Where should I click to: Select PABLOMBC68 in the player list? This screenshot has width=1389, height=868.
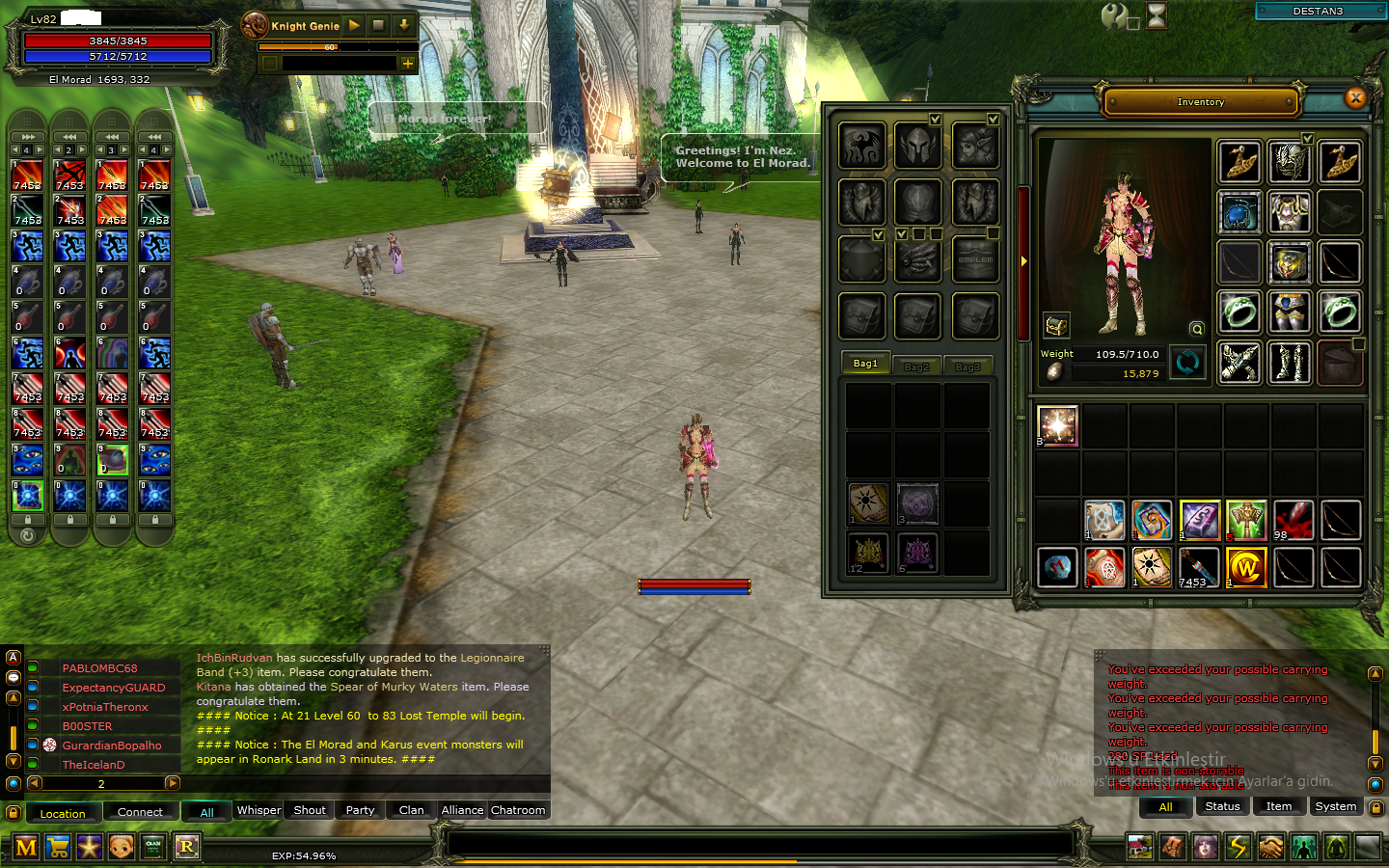click(x=100, y=668)
